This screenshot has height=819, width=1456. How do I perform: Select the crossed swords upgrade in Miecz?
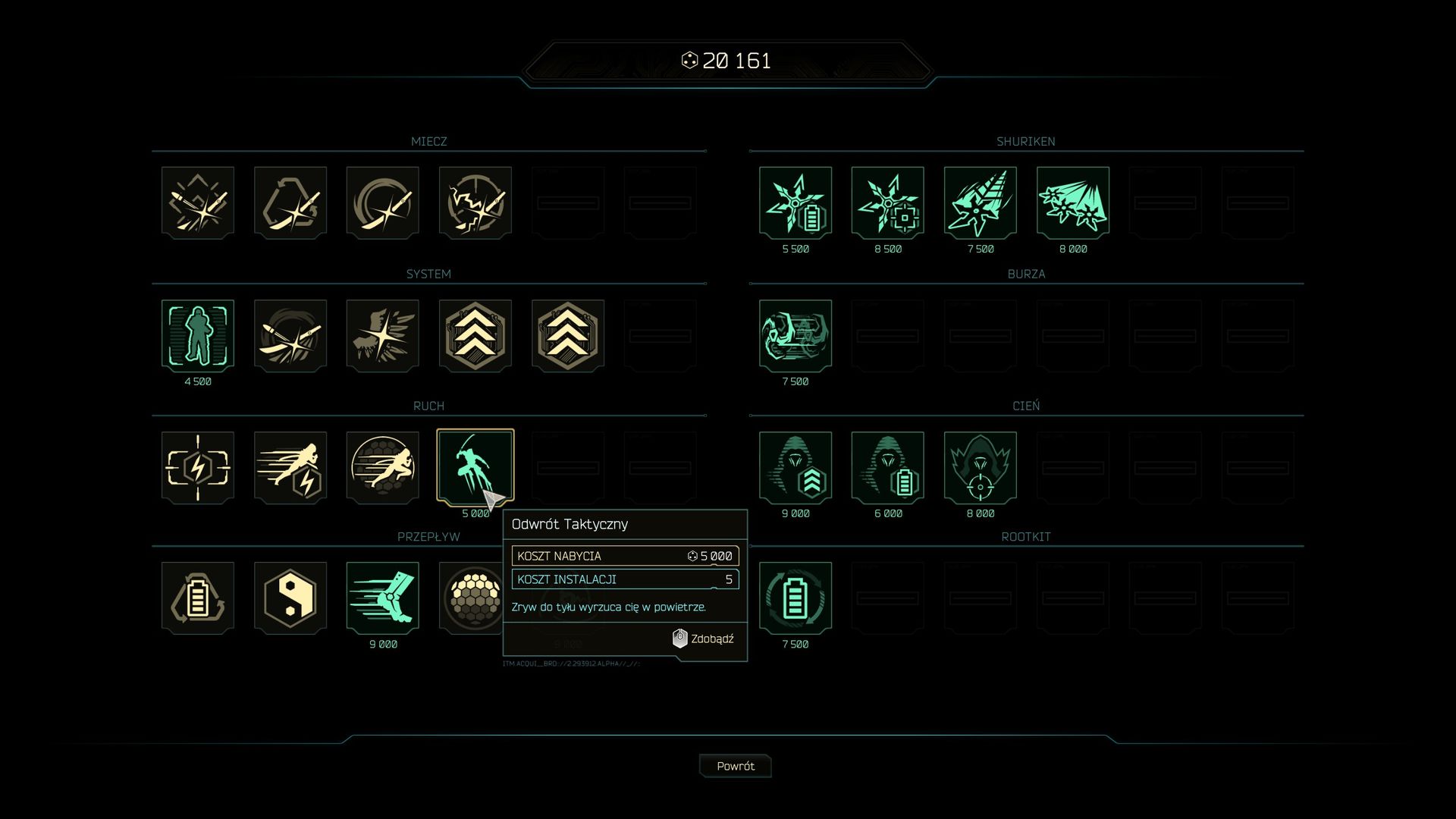click(x=198, y=202)
